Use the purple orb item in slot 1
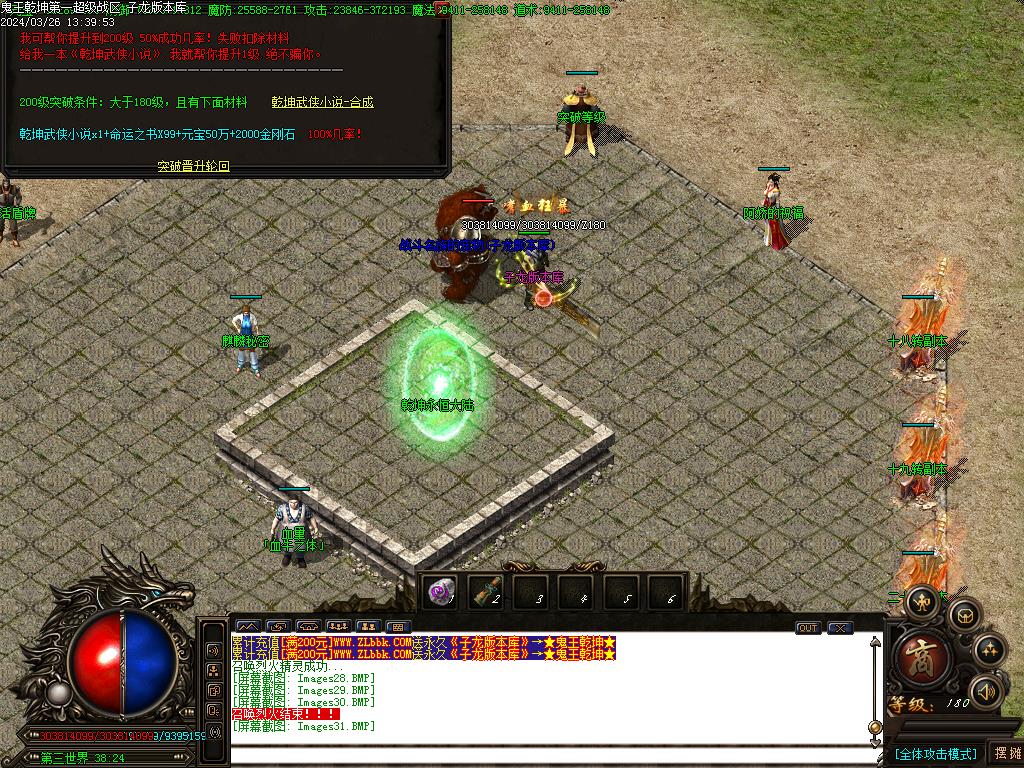Viewport: 1024px width, 768px height. point(440,593)
